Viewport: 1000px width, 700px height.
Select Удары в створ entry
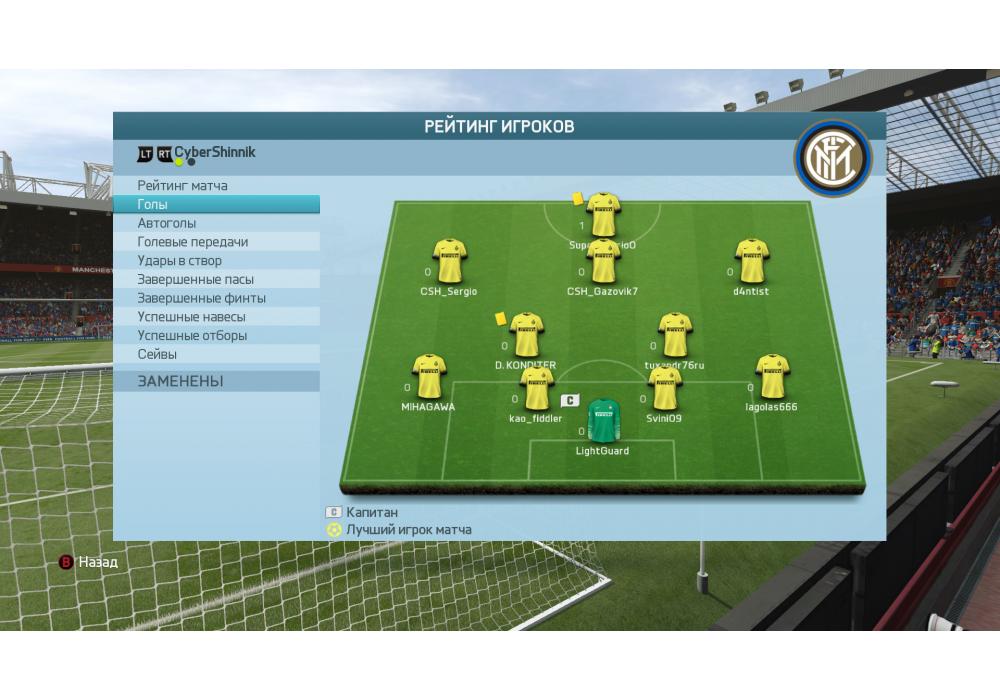click(x=180, y=261)
